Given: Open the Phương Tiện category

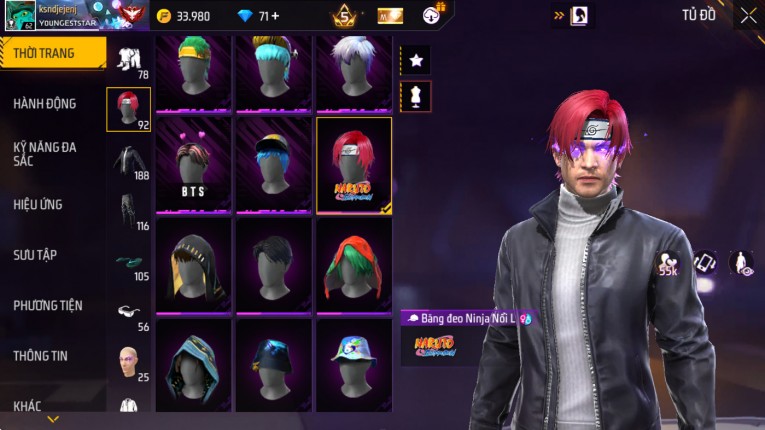Looking at the screenshot, I should tap(48, 305).
